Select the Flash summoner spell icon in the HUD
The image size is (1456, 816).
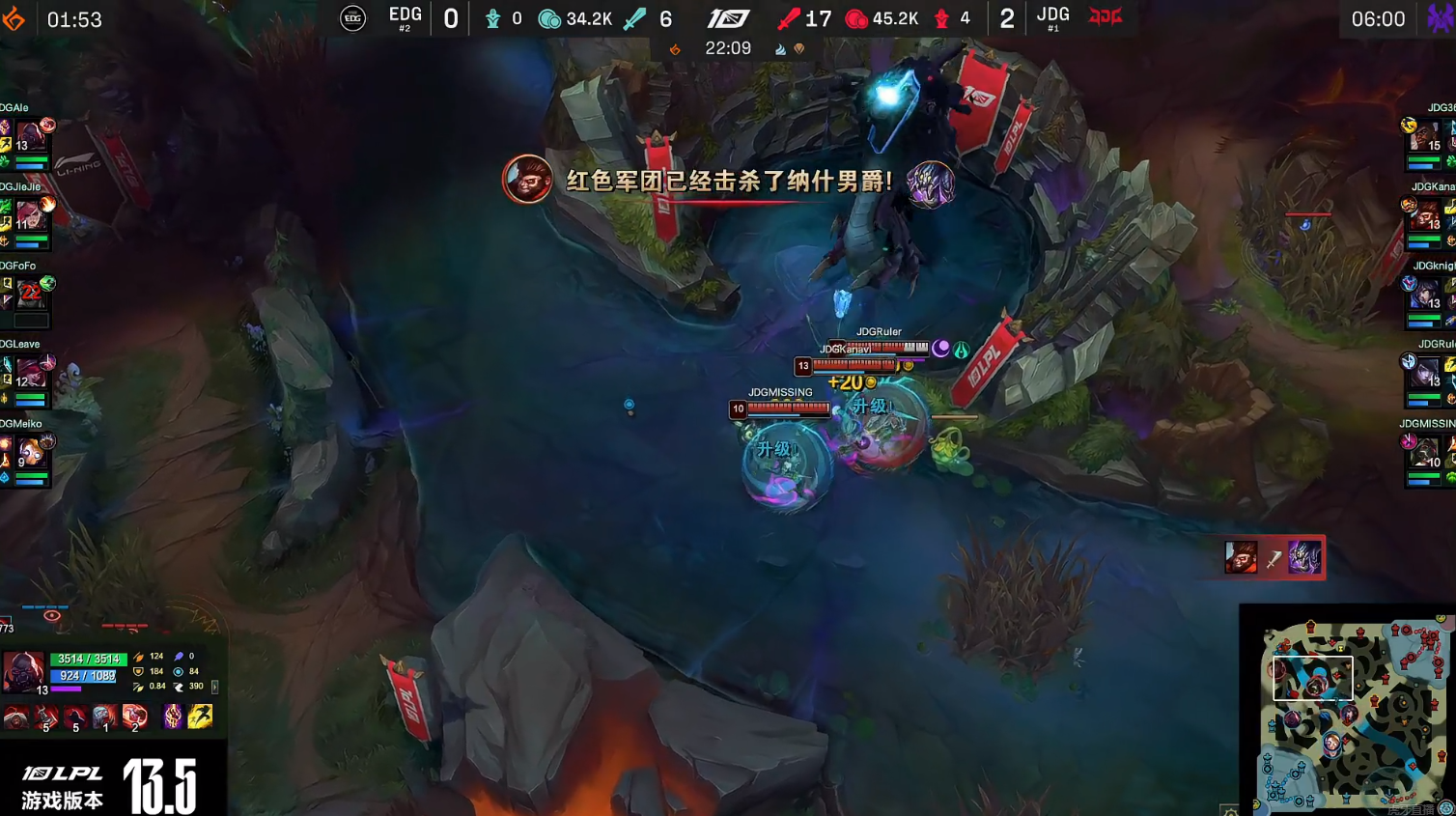coord(199,717)
